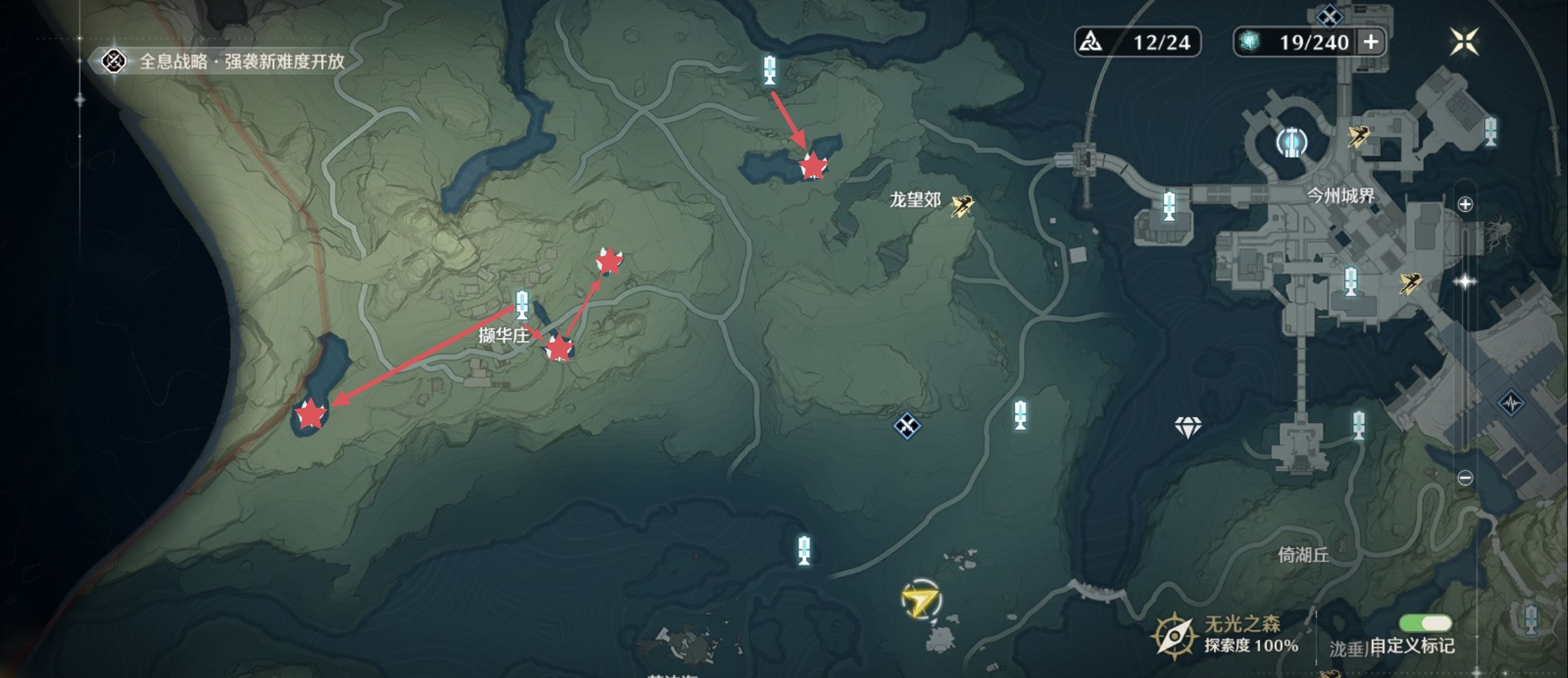Viewport: 1568px width, 678px height.
Task: Add more of the 19/240 crystal resource
Action: 1371,42
